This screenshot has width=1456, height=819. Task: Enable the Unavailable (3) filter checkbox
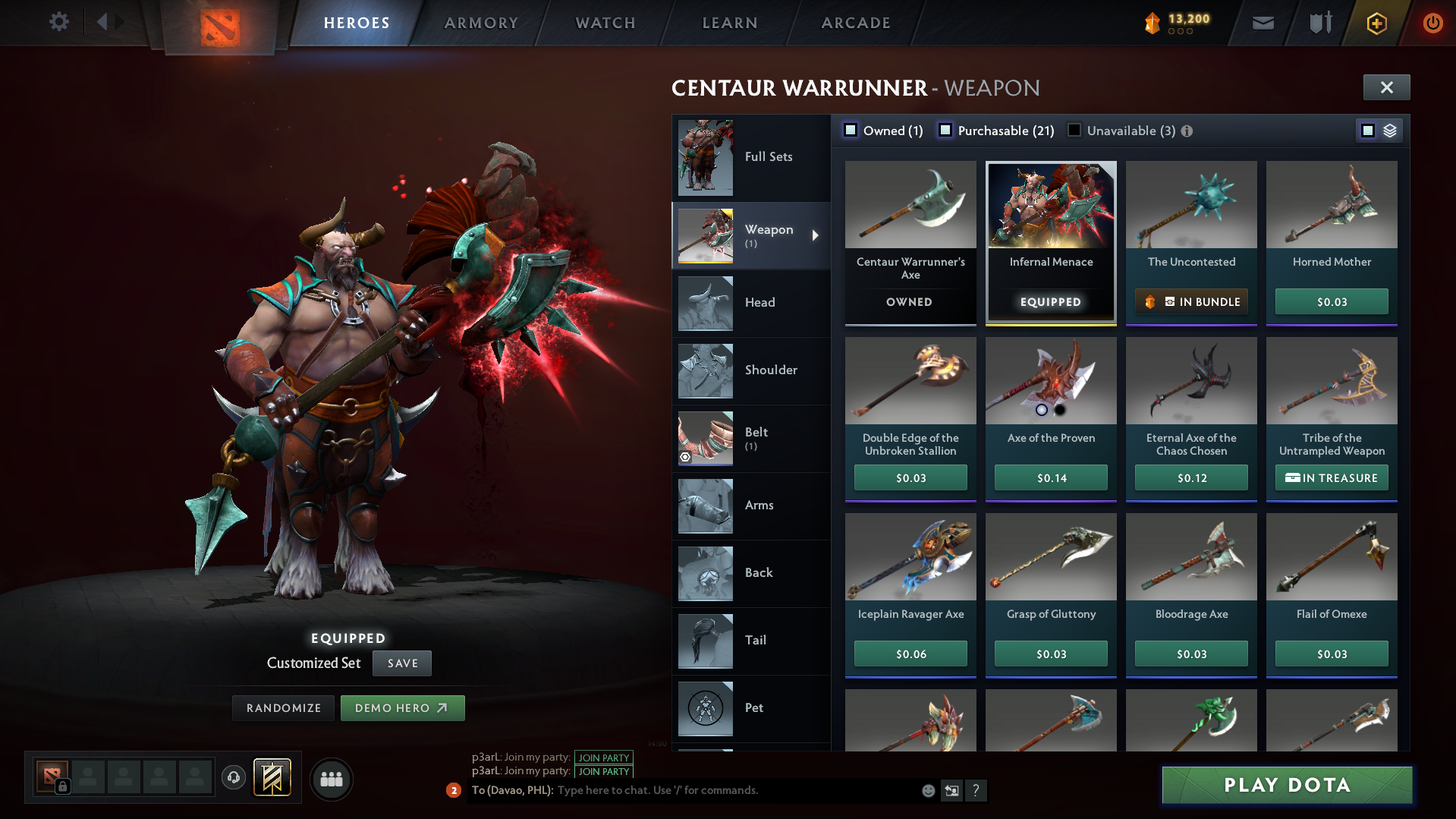click(1074, 131)
